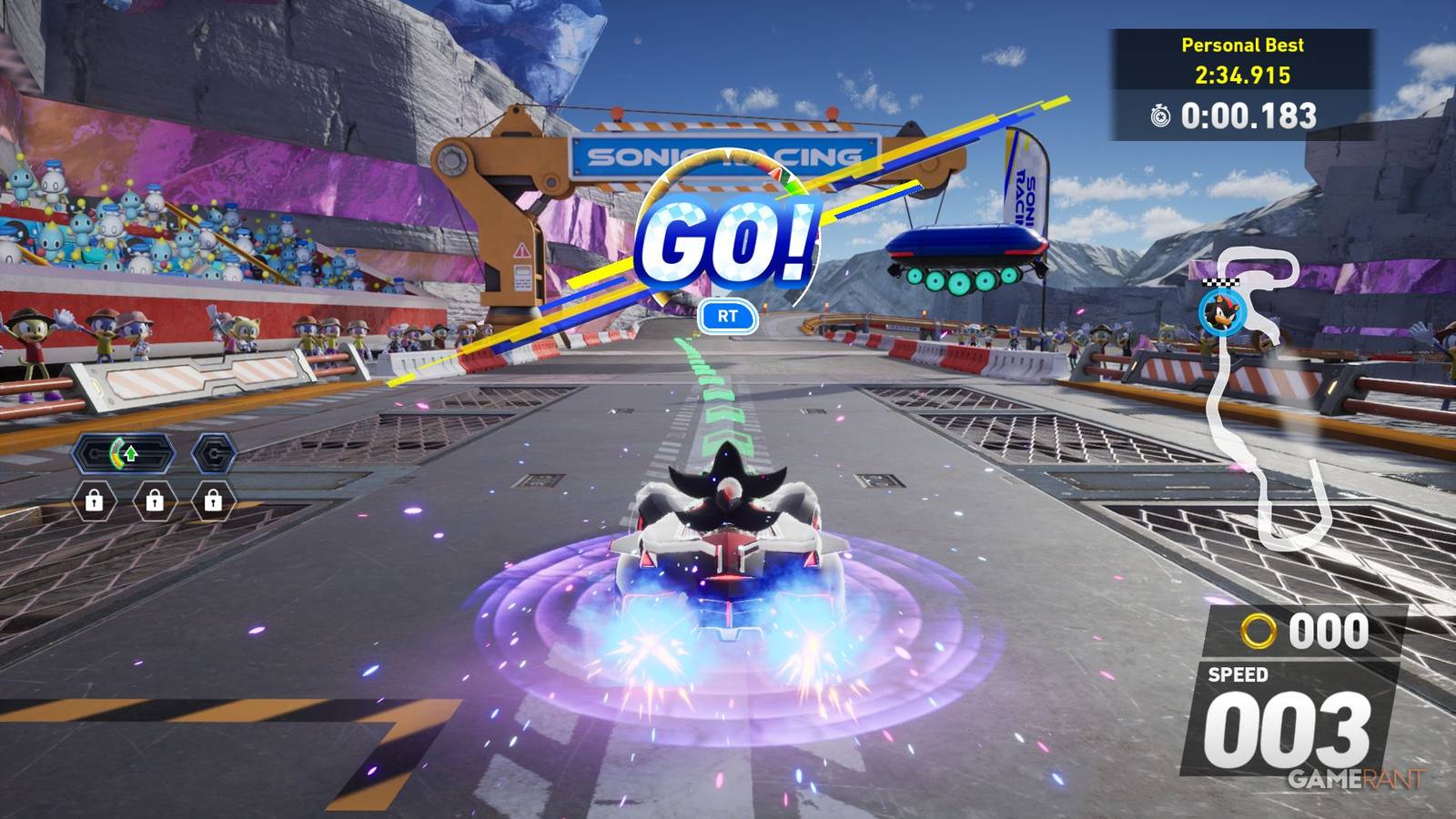Viewport: 1456px width, 819px height.
Task: Click the checkered finish-line marker on the minimap
Action: pos(1221,282)
